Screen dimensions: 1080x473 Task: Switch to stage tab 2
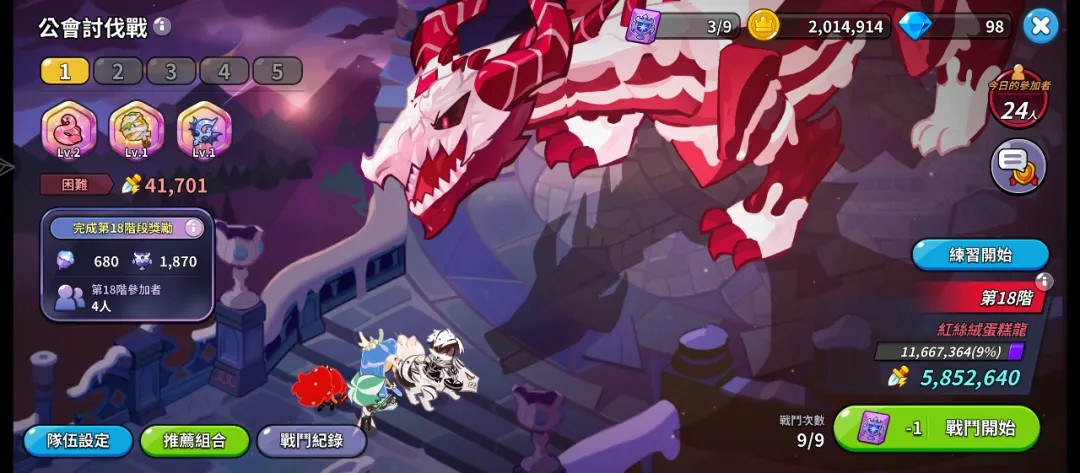coord(118,71)
